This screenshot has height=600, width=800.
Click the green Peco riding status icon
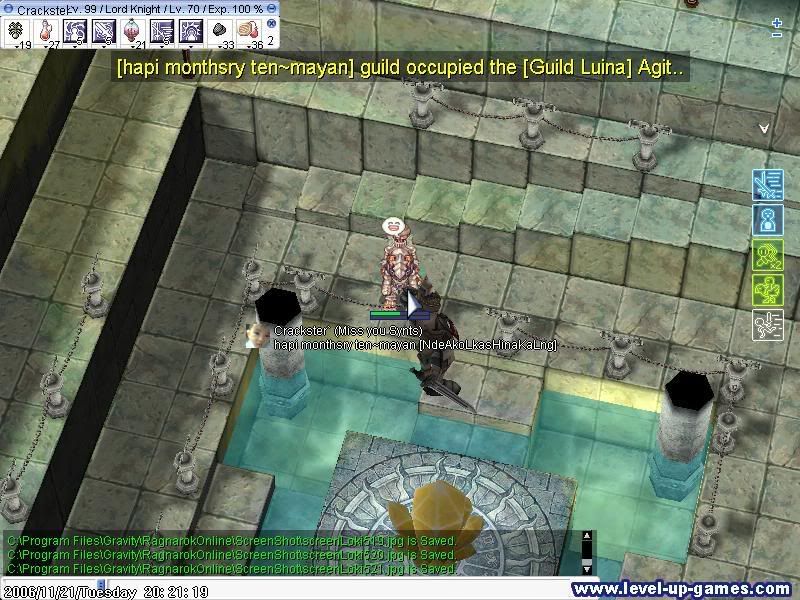pos(767,290)
